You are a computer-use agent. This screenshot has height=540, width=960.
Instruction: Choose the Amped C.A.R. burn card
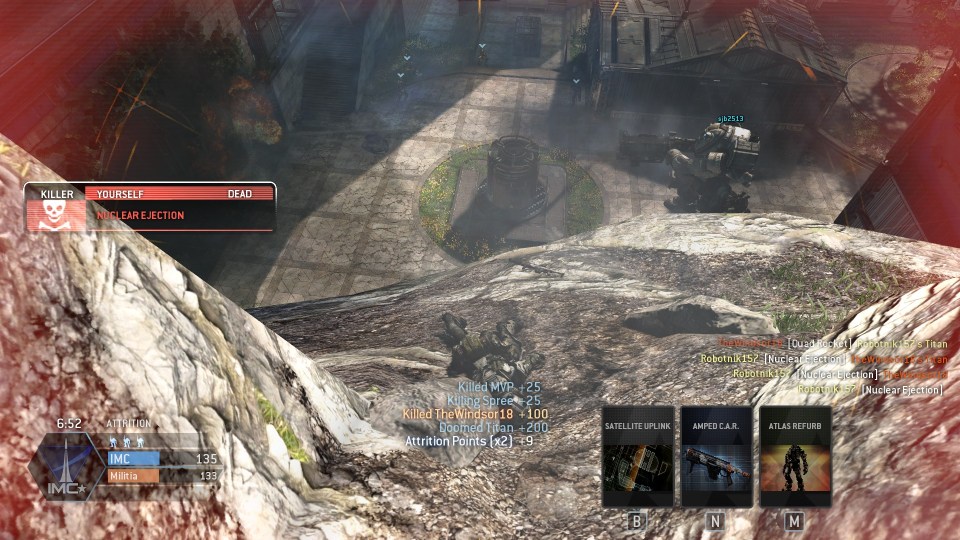(716, 457)
